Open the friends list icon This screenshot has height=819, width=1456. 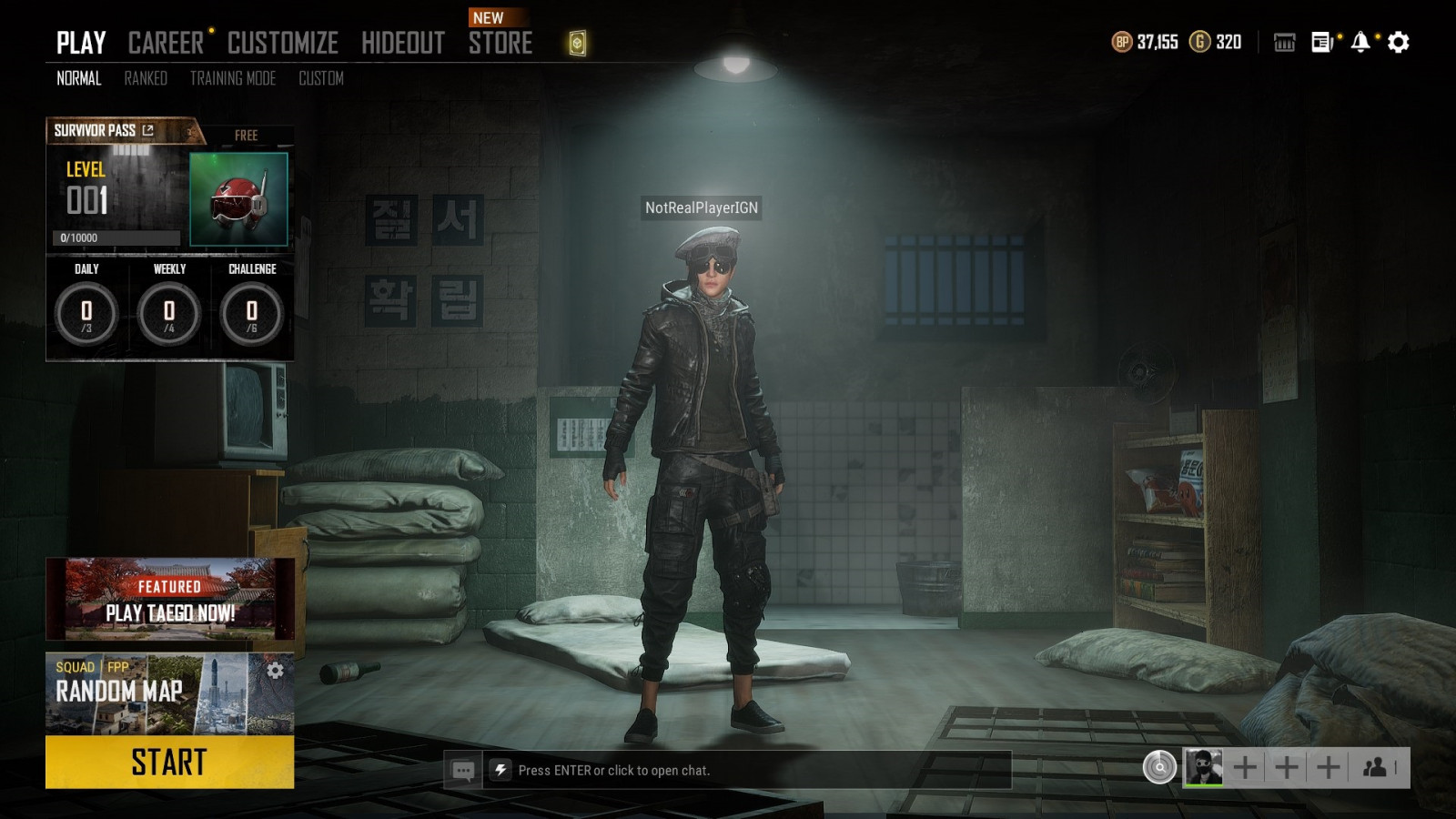(1375, 767)
